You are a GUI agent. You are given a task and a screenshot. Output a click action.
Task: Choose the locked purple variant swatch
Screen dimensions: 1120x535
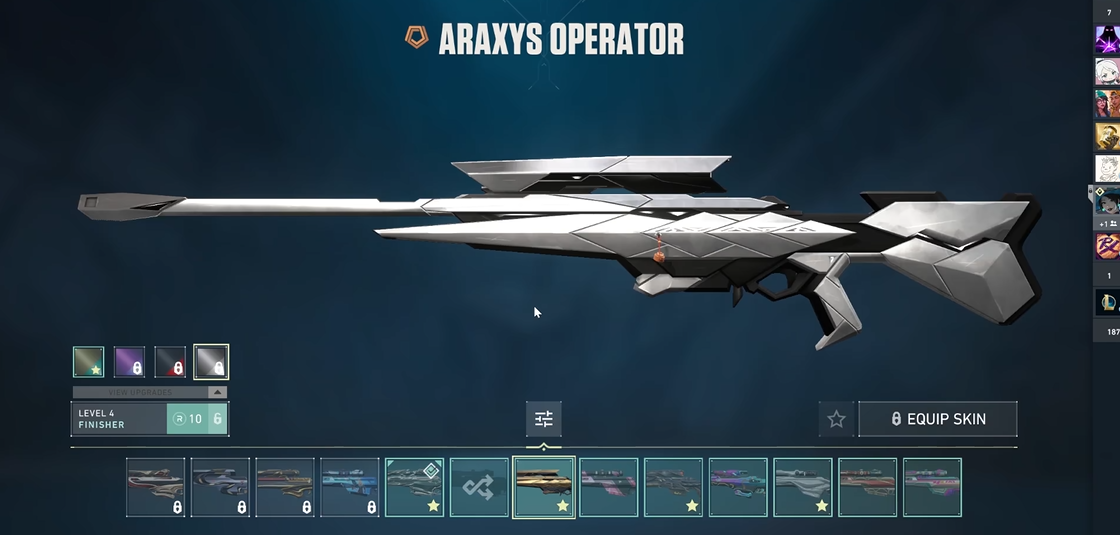(129, 362)
